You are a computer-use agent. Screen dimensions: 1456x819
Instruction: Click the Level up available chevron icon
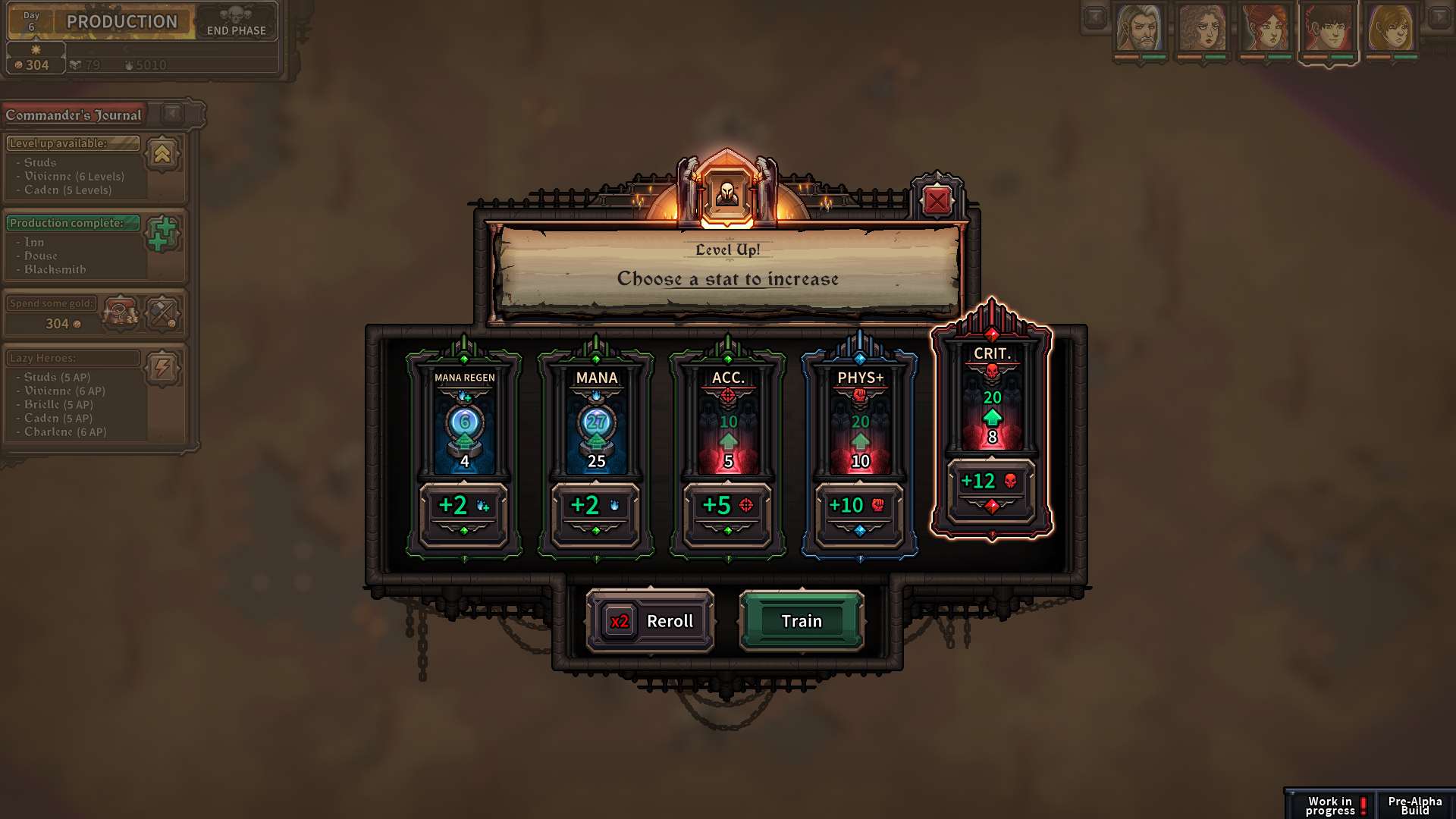click(164, 155)
